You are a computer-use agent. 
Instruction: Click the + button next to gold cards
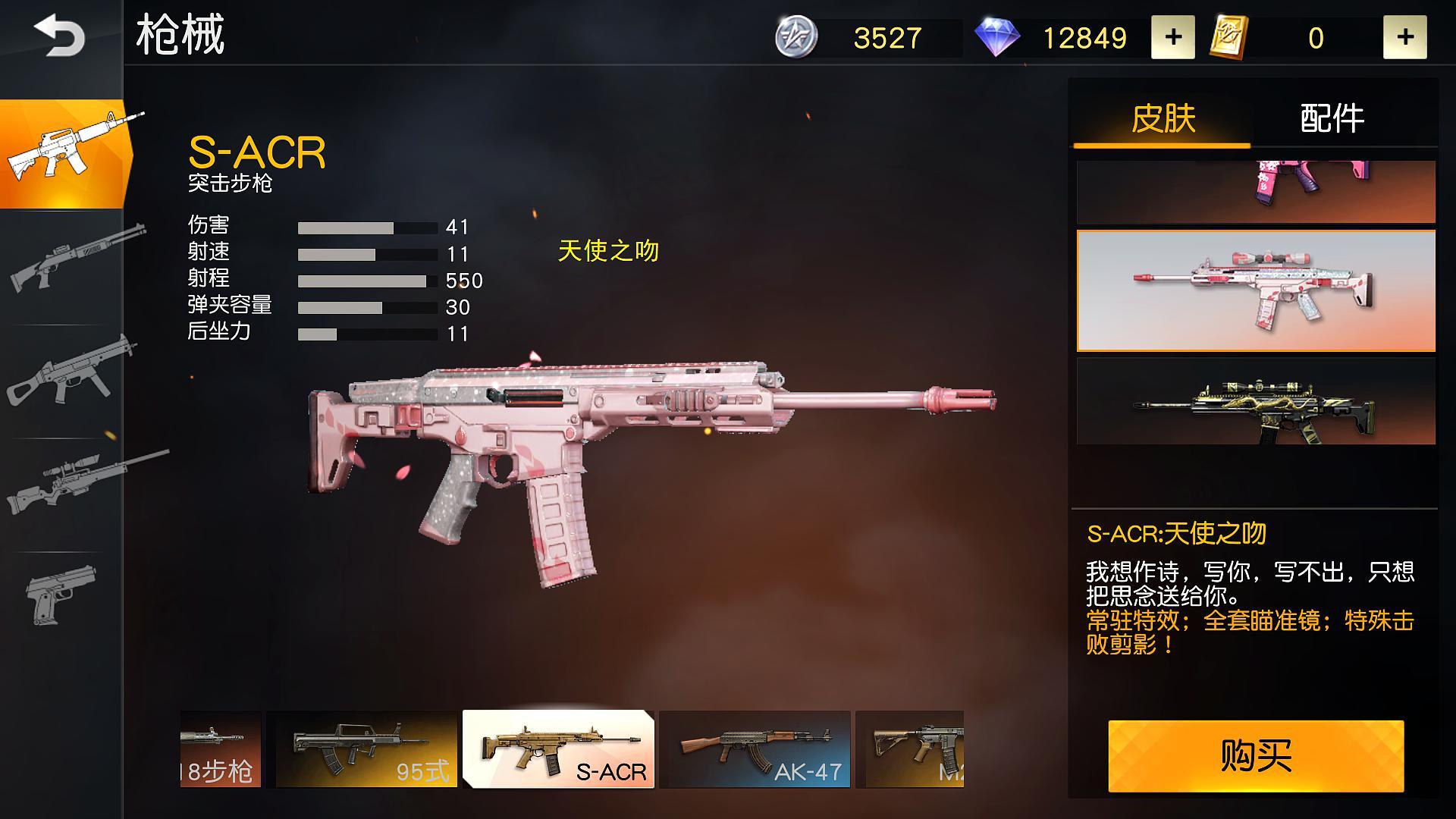tap(1407, 36)
